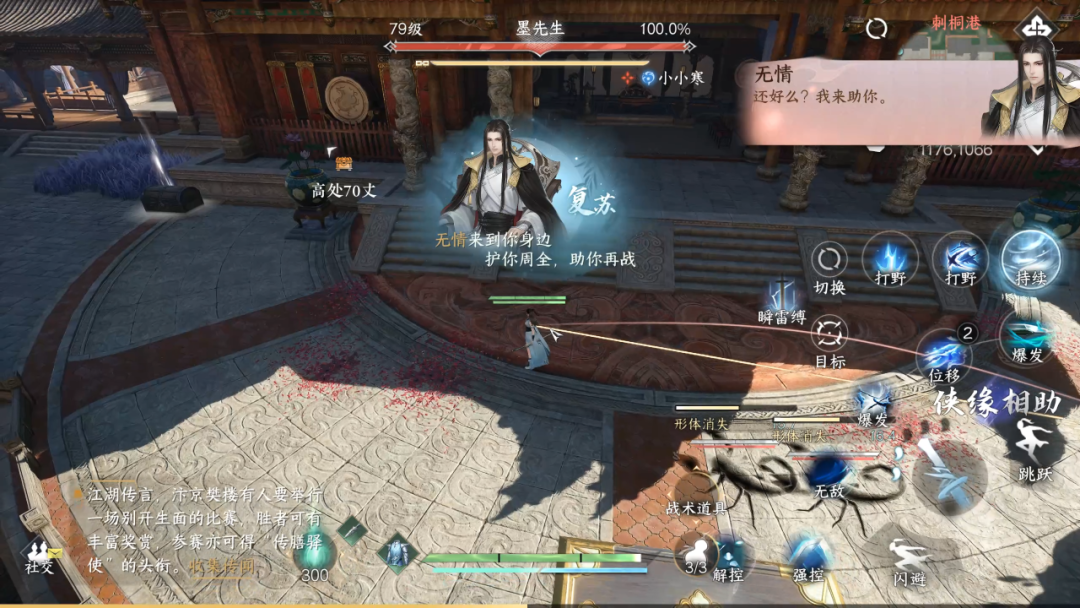Screen dimensions: 1080x608
Task: Use the 解控 skill
Action: pos(729,556)
